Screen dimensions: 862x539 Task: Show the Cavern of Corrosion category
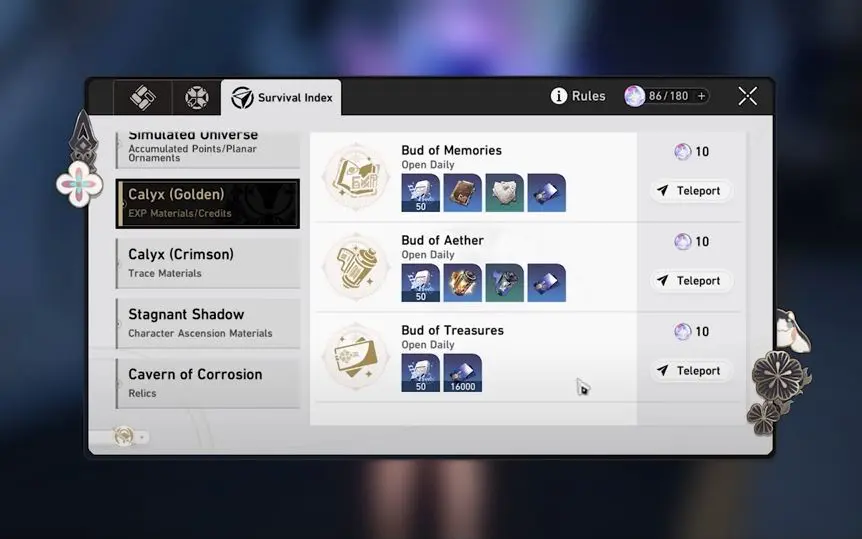[208, 383]
